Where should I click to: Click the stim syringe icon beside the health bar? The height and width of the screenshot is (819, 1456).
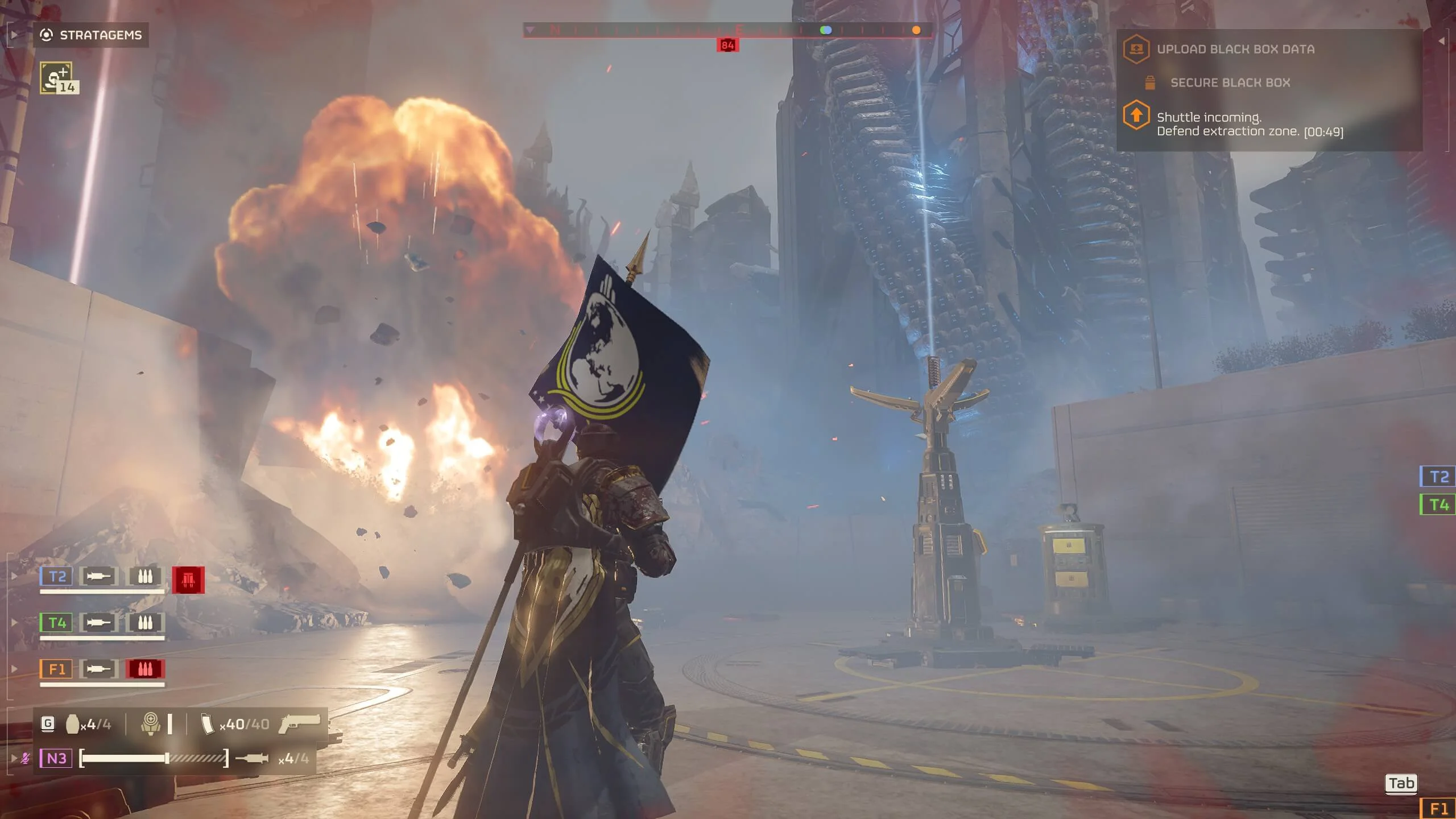click(251, 758)
